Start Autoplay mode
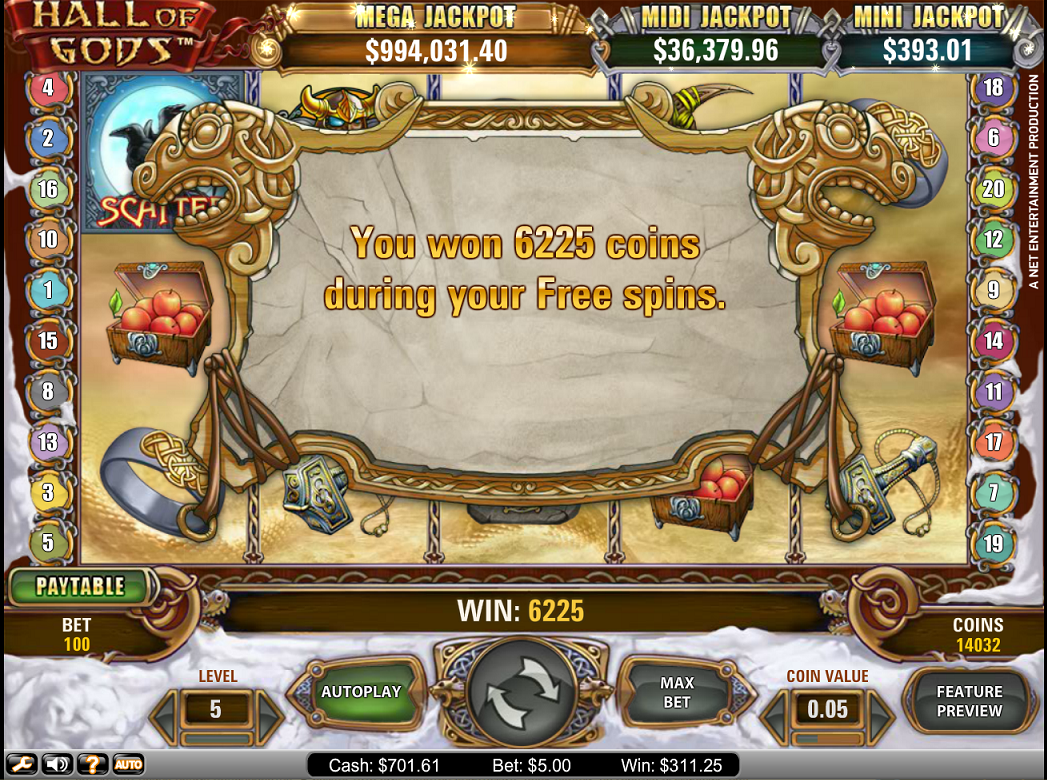The width and height of the screenshot is (1047, 780). pos(360,692)
